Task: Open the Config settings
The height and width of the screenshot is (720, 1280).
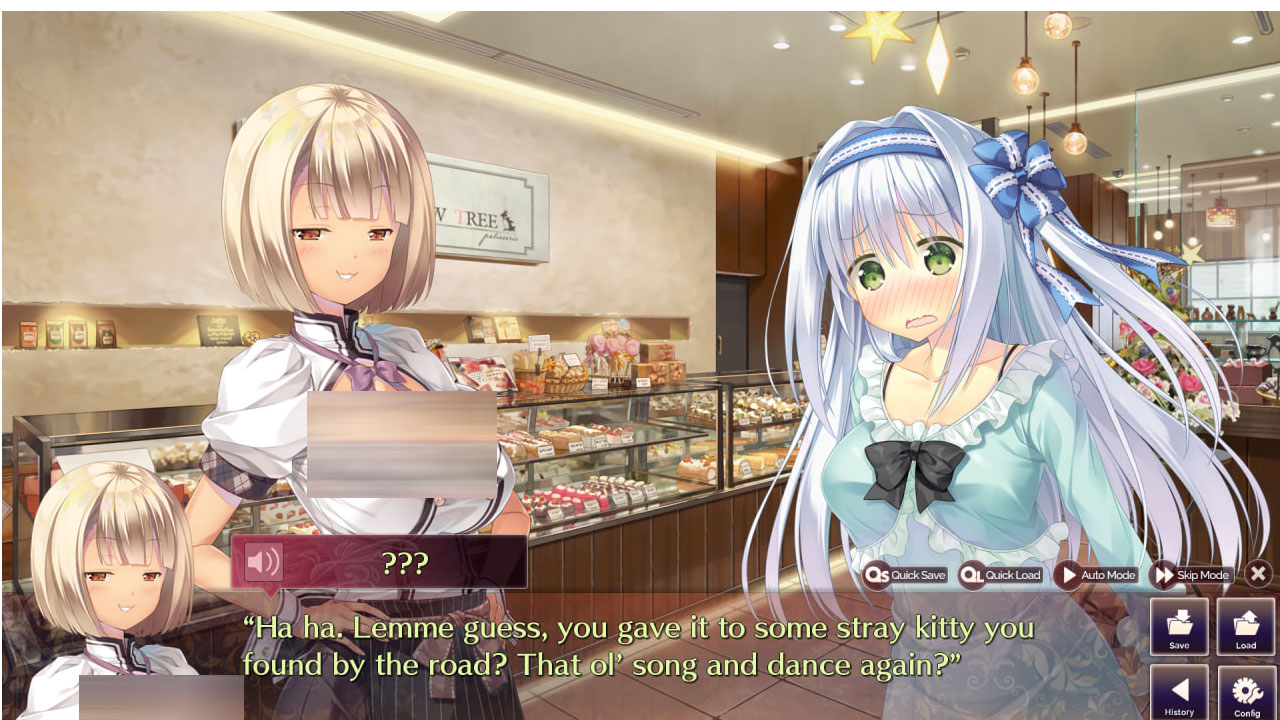Action: [x=1246, y=694]
